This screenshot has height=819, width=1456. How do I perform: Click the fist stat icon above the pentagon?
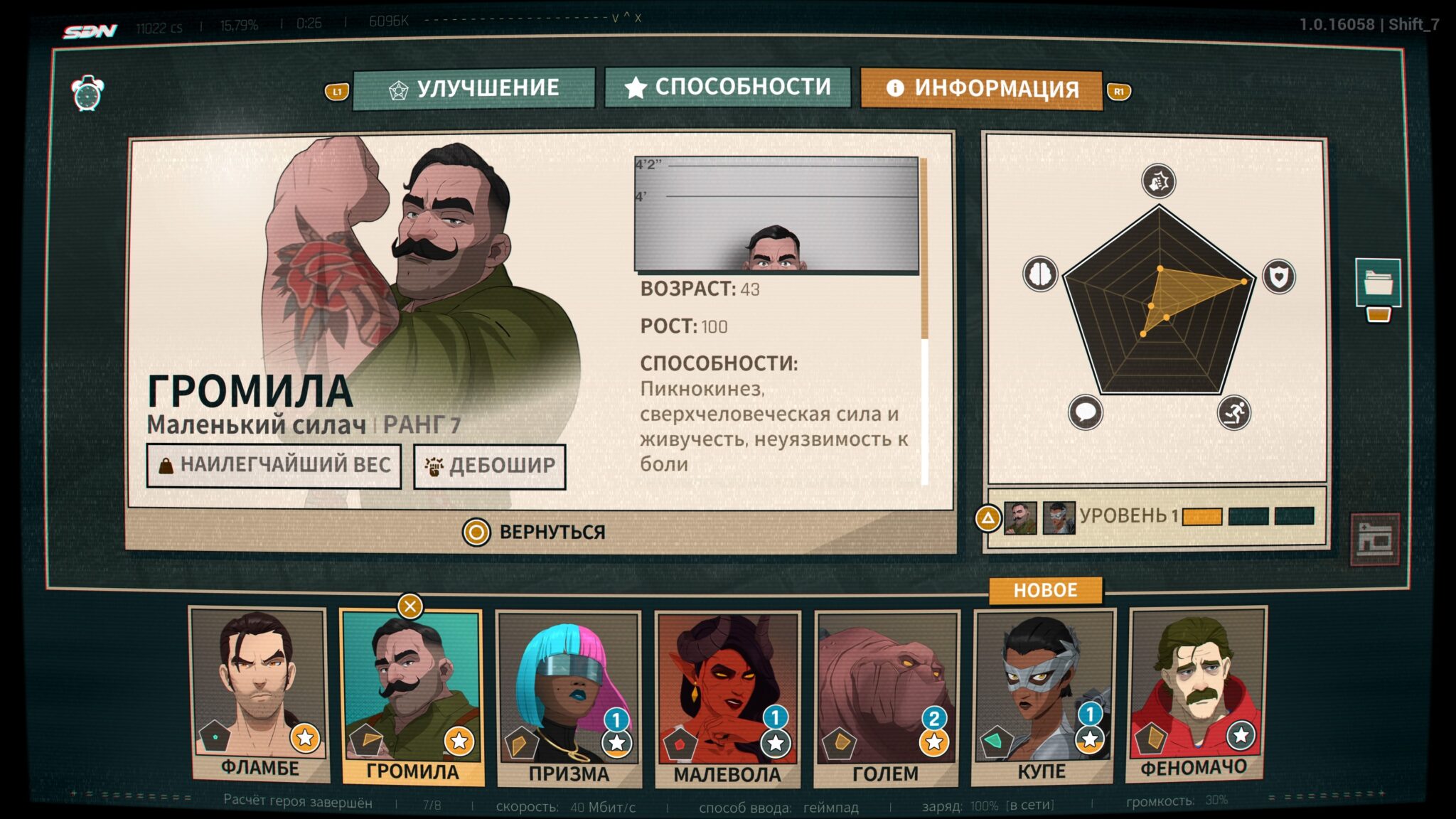coord(1159,181)
